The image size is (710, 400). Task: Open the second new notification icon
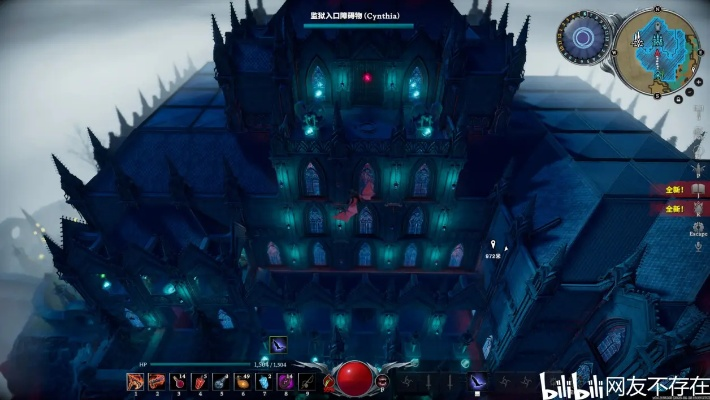(700, 208)
